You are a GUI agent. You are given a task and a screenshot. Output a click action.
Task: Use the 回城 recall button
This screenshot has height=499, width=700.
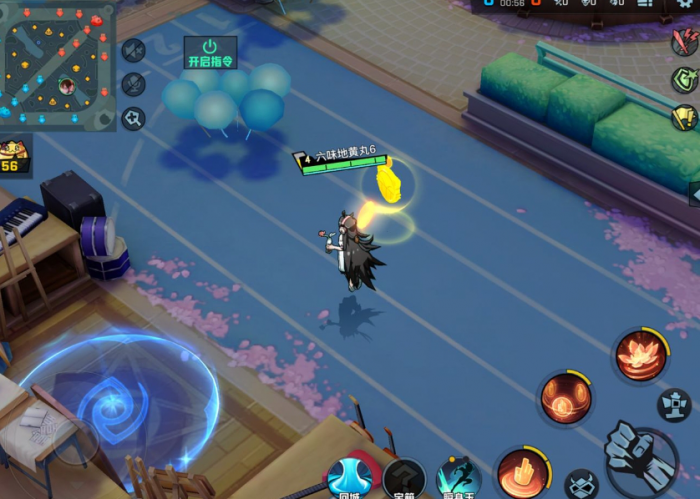coord(350,478)
